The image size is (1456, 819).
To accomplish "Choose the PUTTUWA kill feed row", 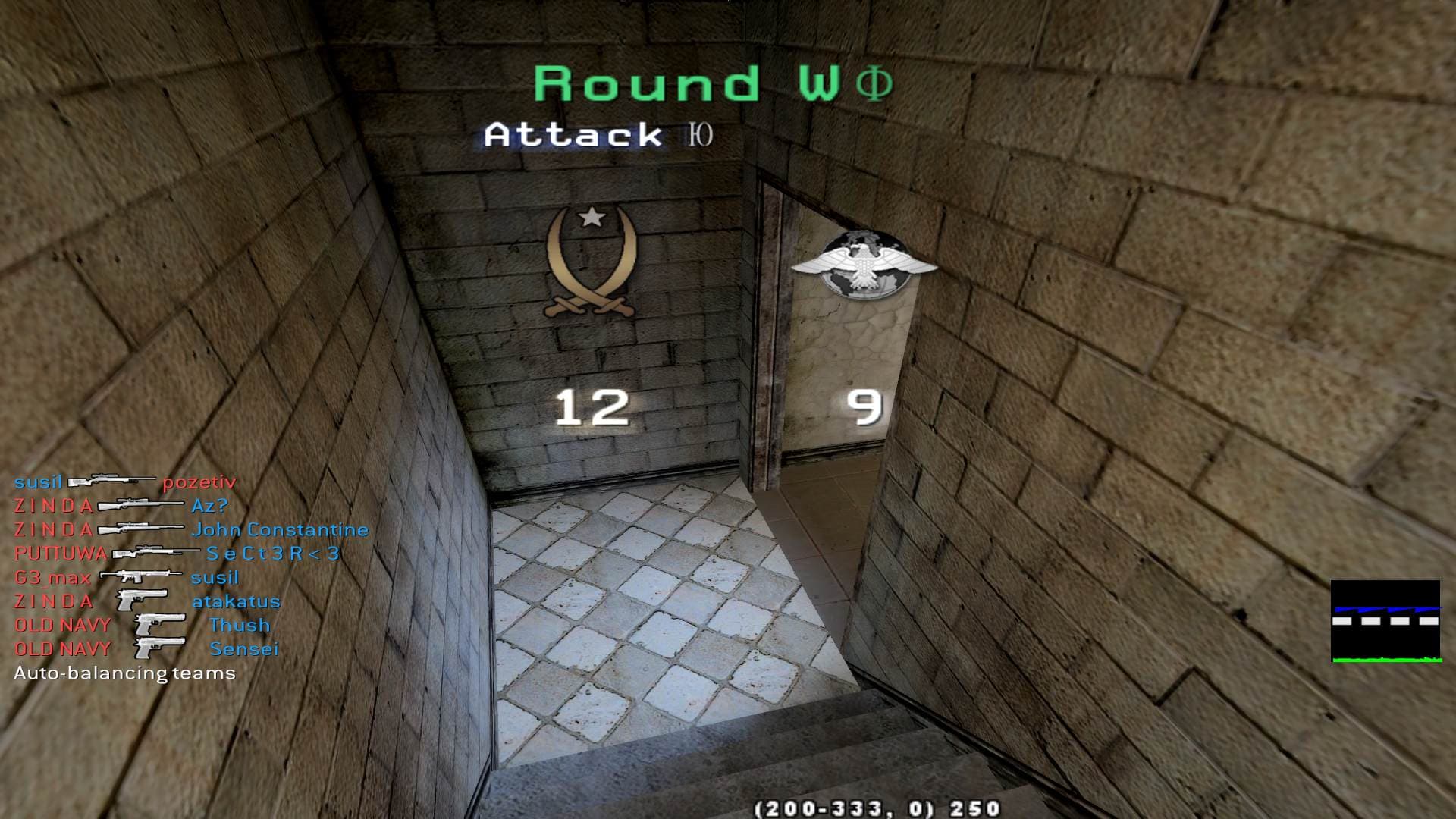I will (x=177, y=554).
